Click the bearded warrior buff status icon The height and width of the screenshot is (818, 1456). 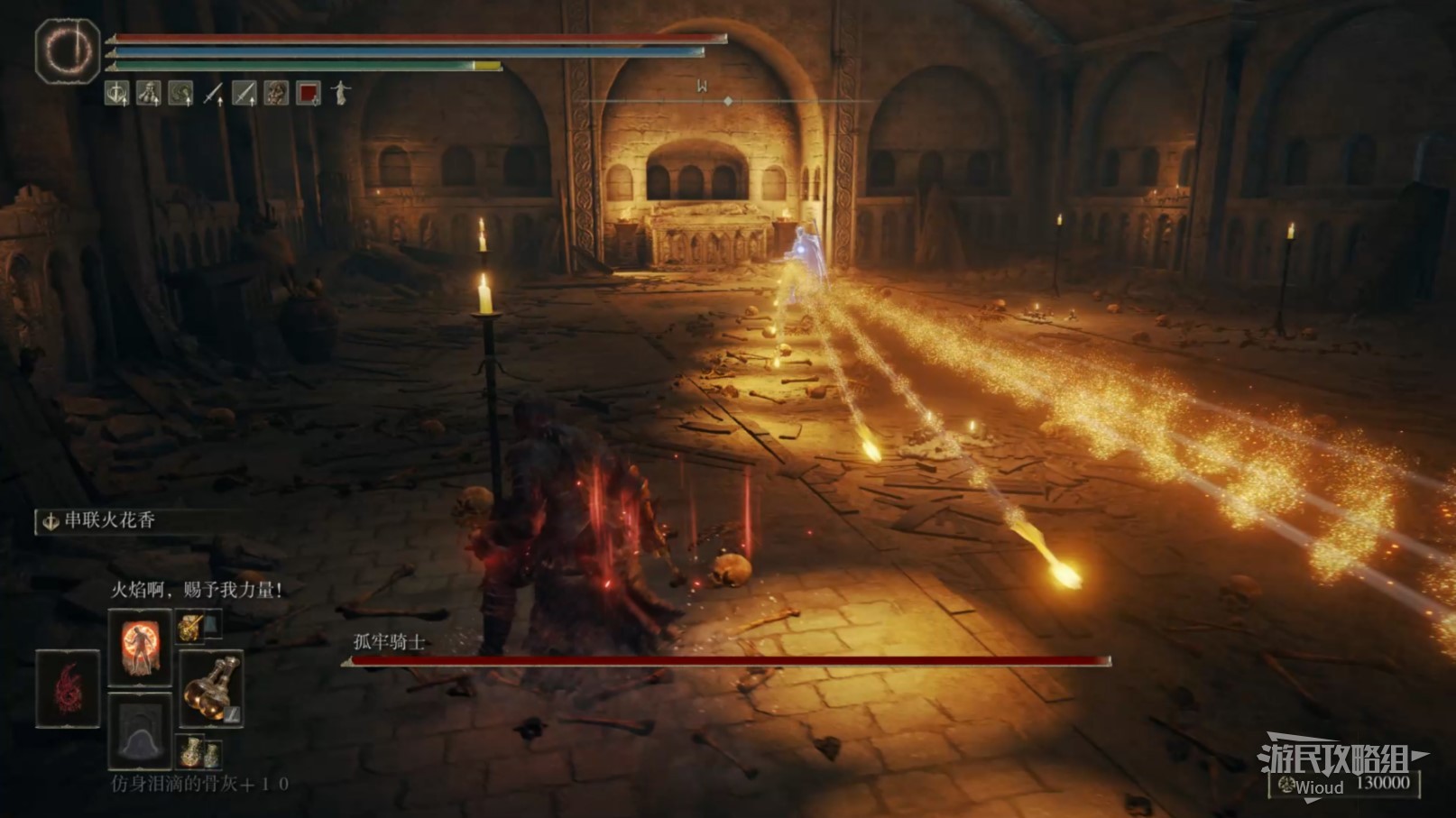[149, 93]
